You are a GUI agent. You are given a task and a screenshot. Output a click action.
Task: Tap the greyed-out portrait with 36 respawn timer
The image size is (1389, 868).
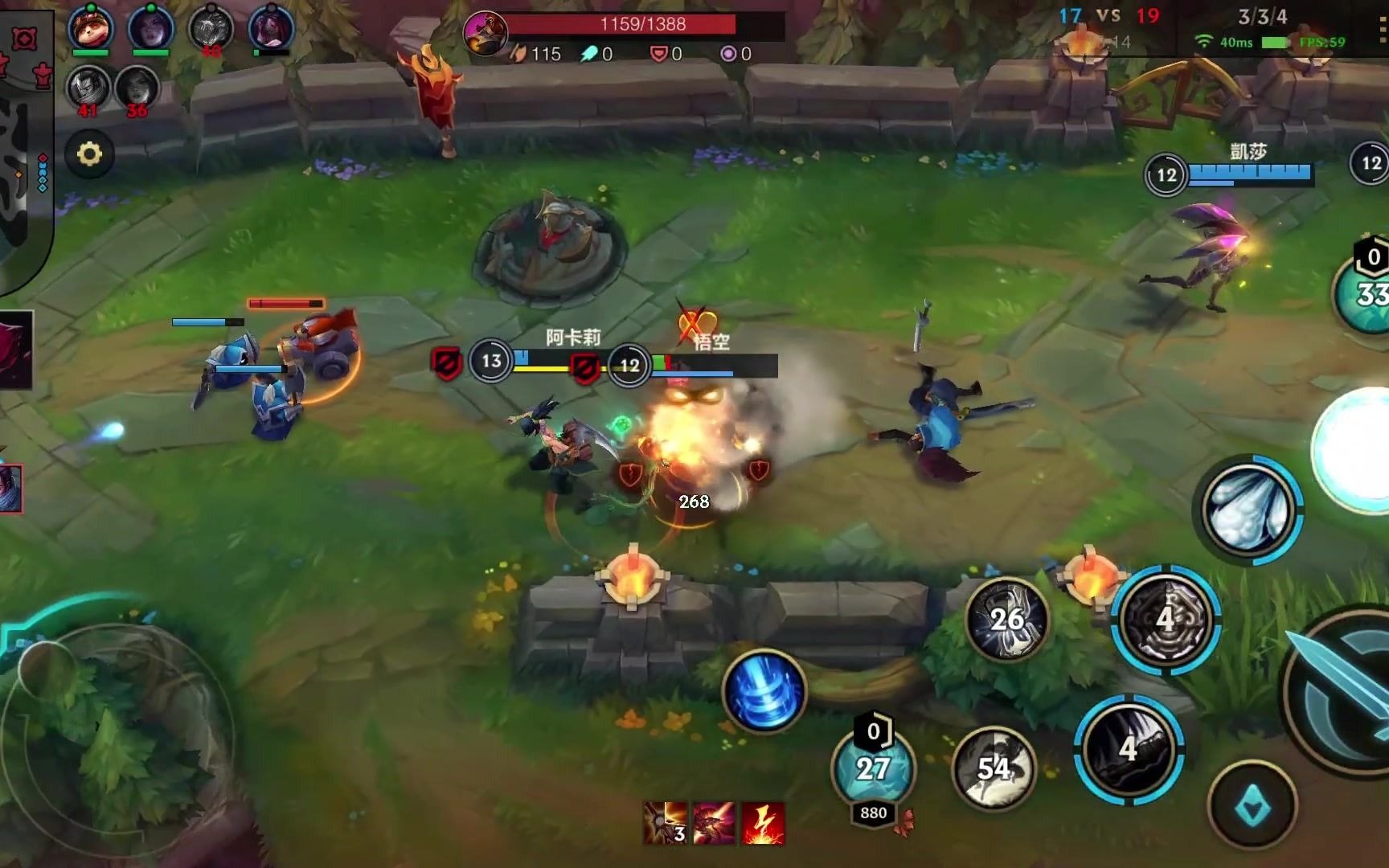[137, 87]
